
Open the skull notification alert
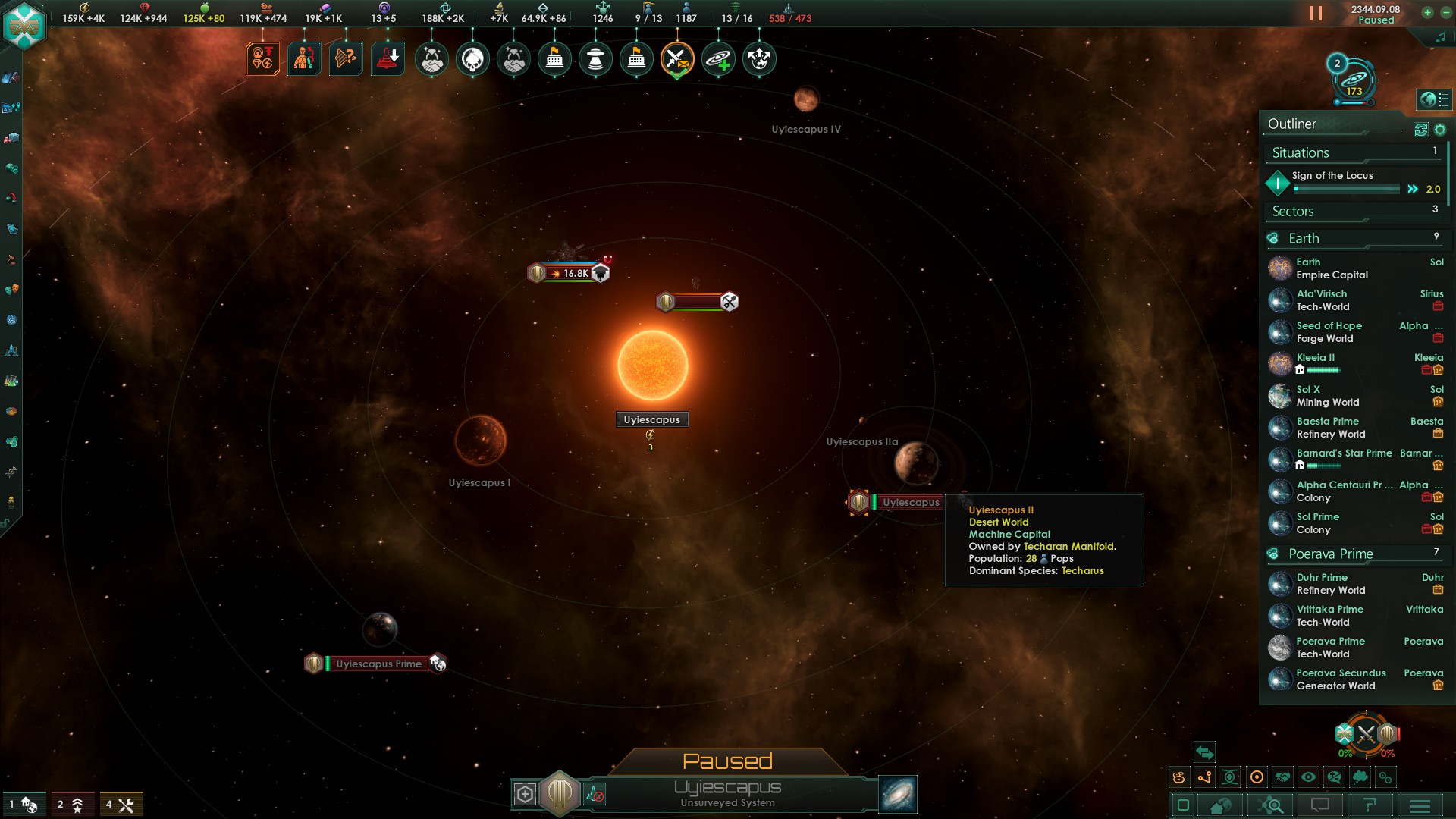472,59
